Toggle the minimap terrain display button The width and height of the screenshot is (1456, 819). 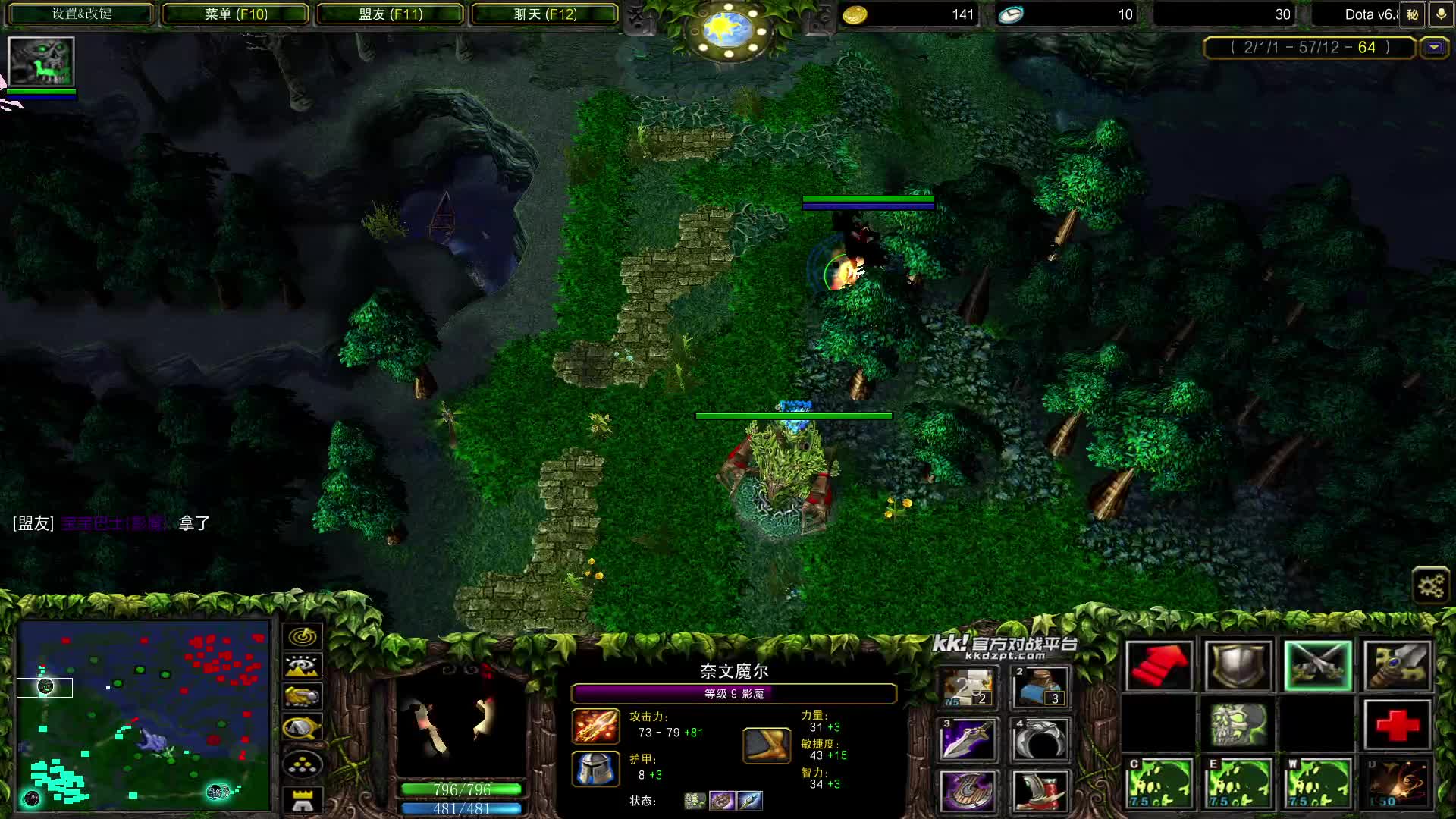coord(303,667)
